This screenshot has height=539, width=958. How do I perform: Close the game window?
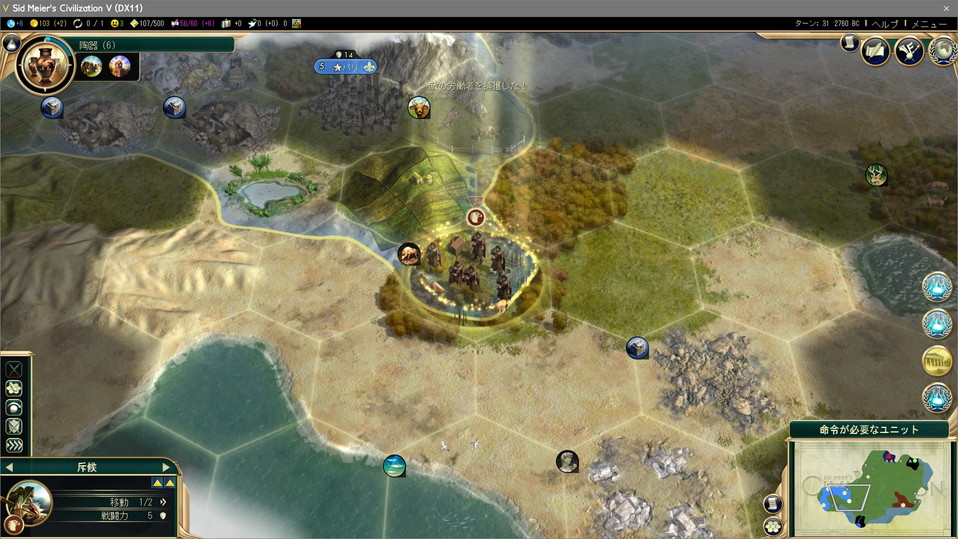[x=946, y=8]
